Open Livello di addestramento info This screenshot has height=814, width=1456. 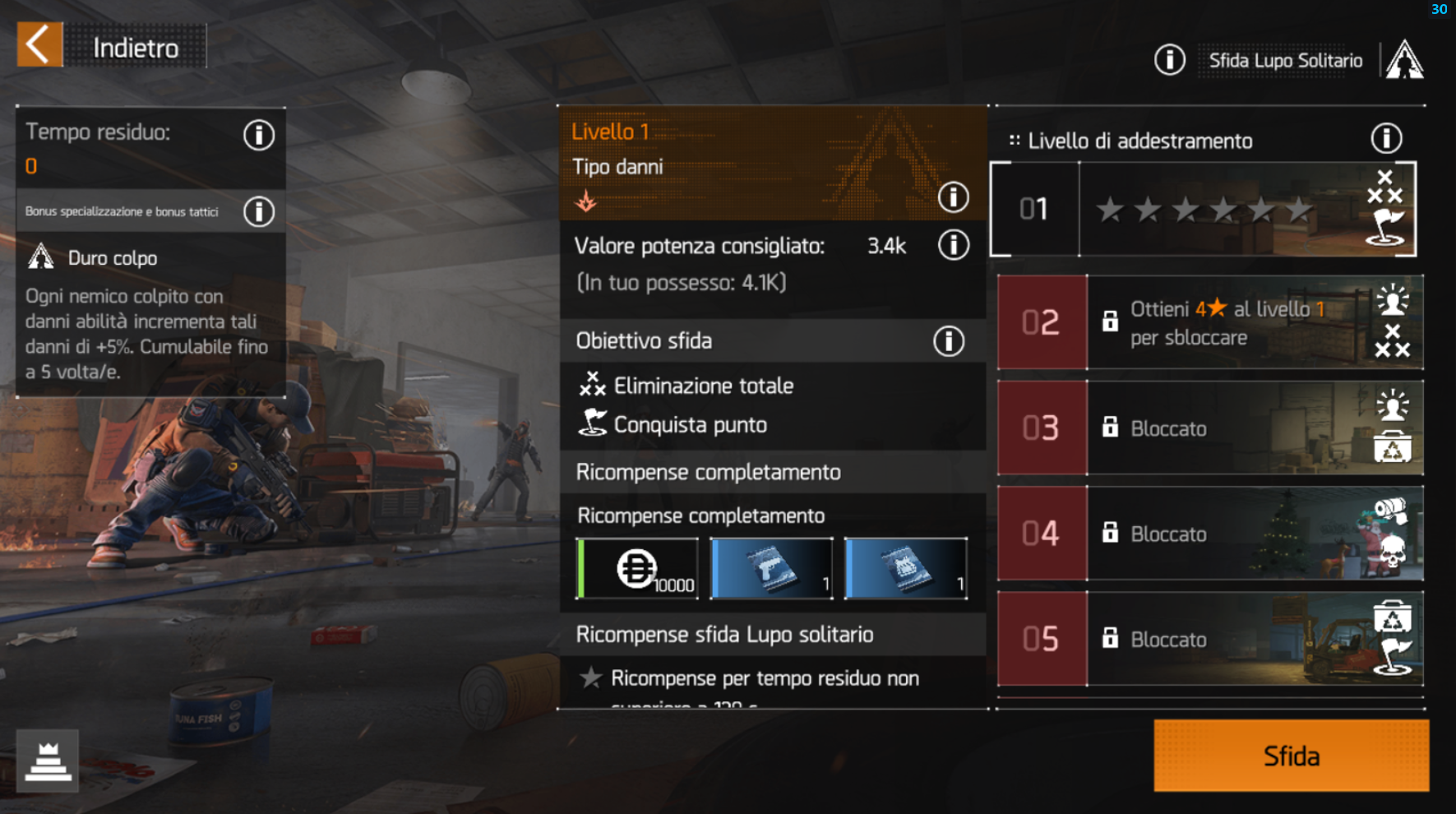pyautogui.click(x=1386, y=139)
